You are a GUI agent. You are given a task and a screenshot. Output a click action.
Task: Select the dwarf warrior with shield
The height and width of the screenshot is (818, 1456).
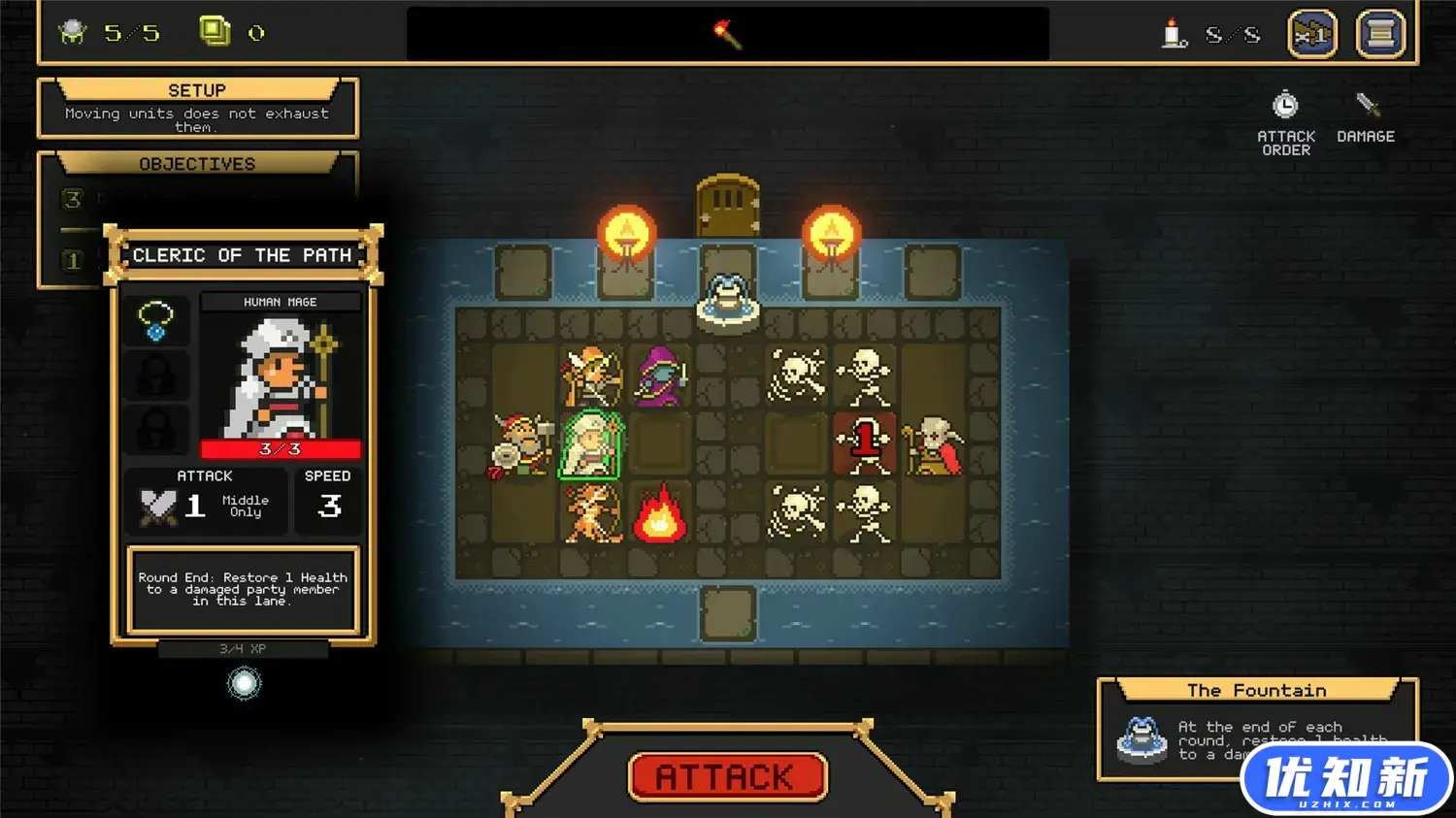point(522,446)
